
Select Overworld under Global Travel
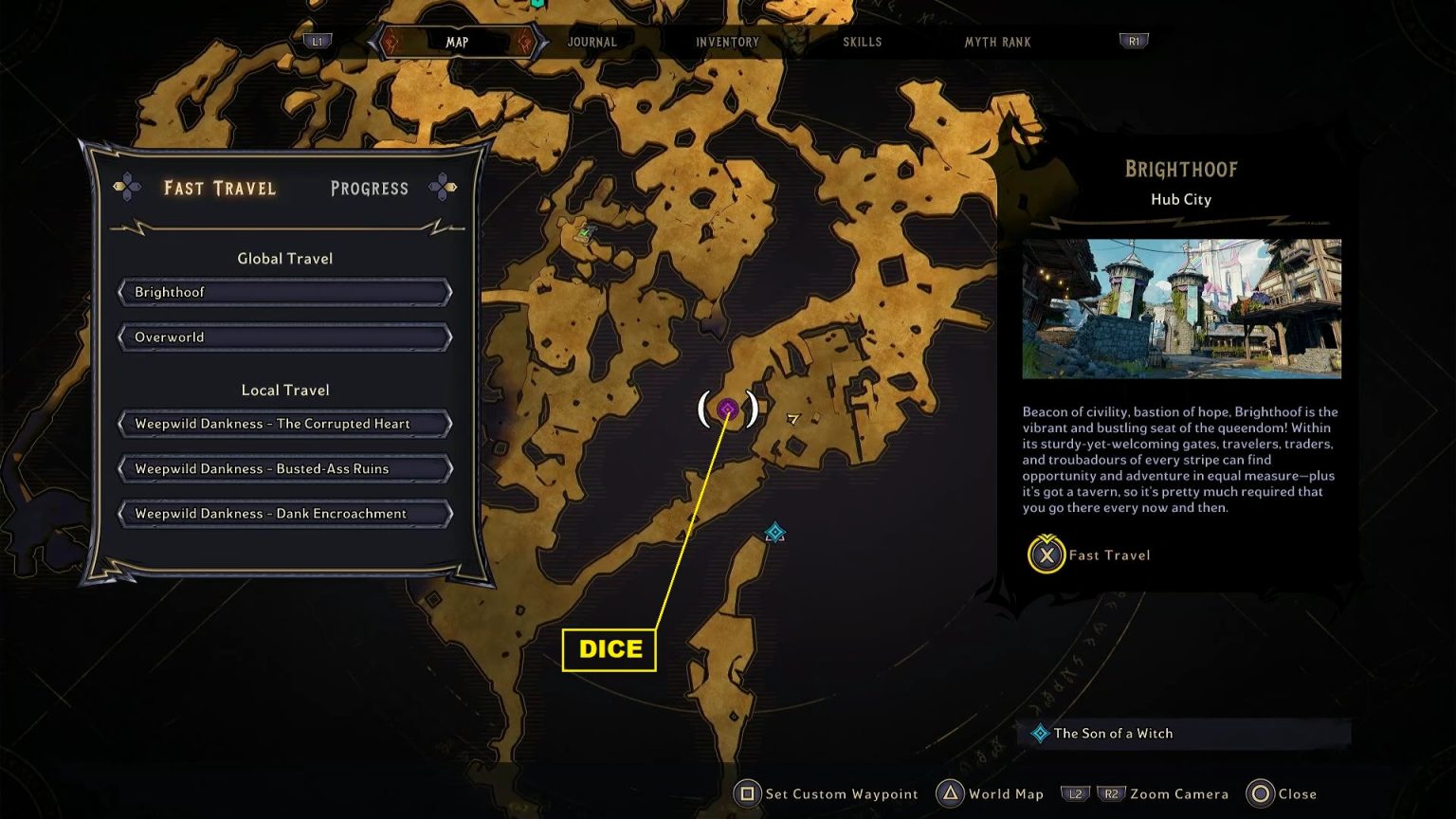[x=283, y=337]
